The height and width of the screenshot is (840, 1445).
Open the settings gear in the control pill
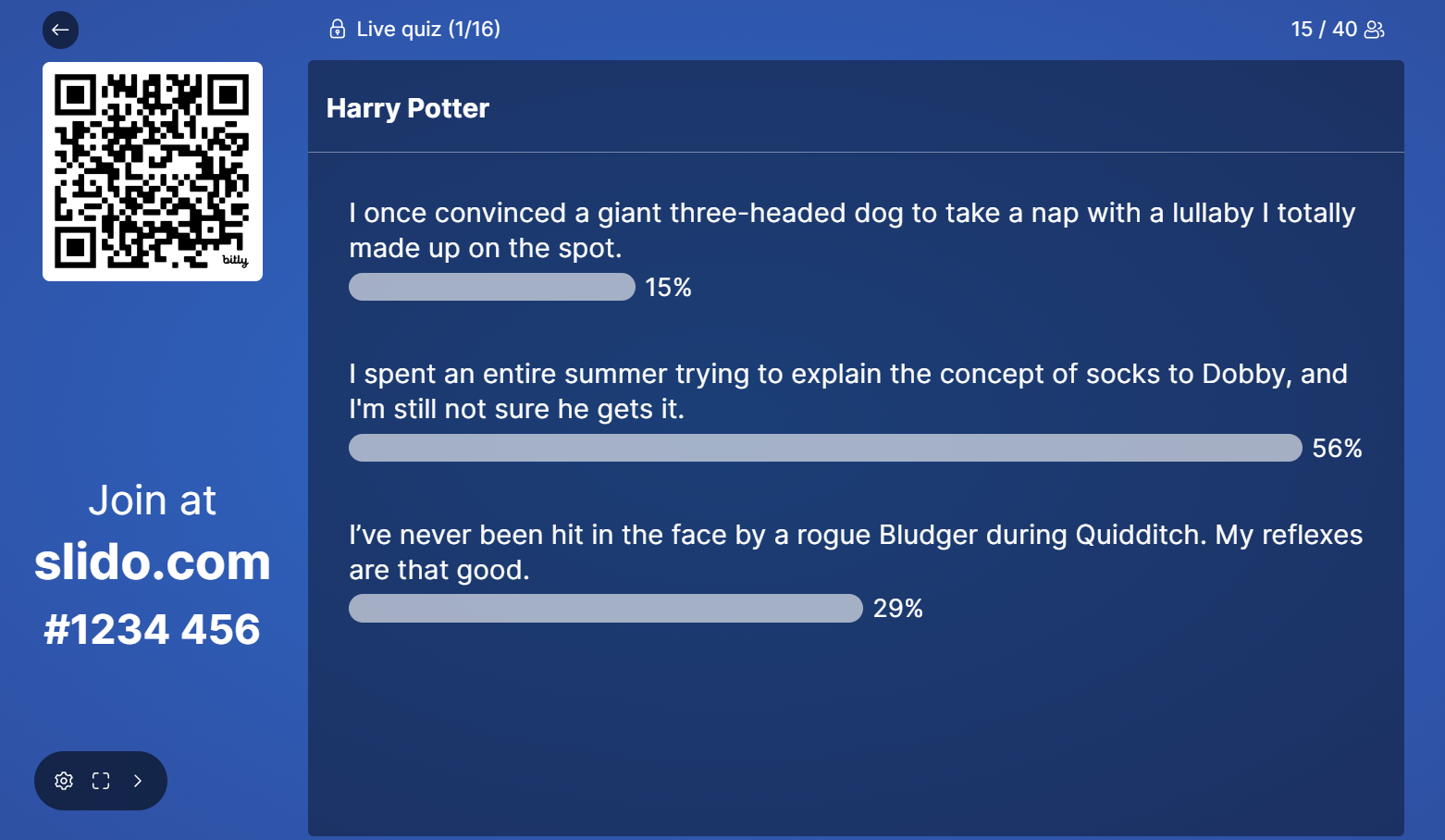[x=64, y=781]
